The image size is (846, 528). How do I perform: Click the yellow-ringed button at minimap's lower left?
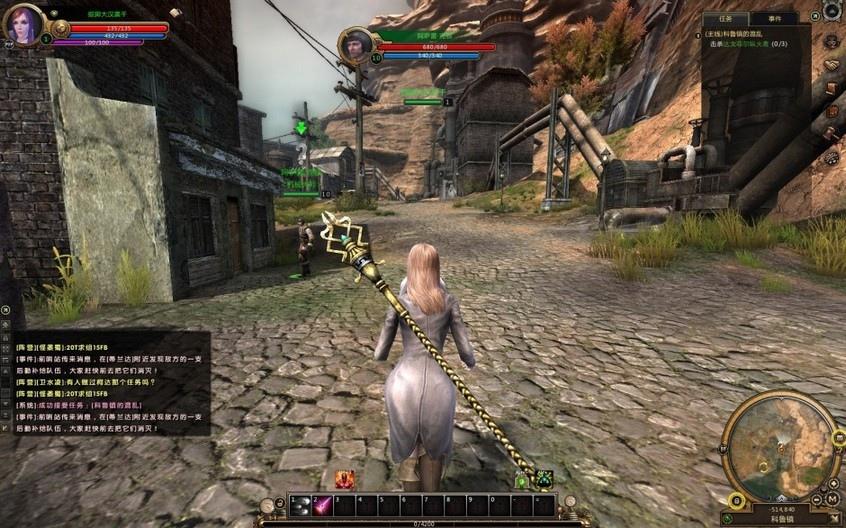tap(736, 500)
